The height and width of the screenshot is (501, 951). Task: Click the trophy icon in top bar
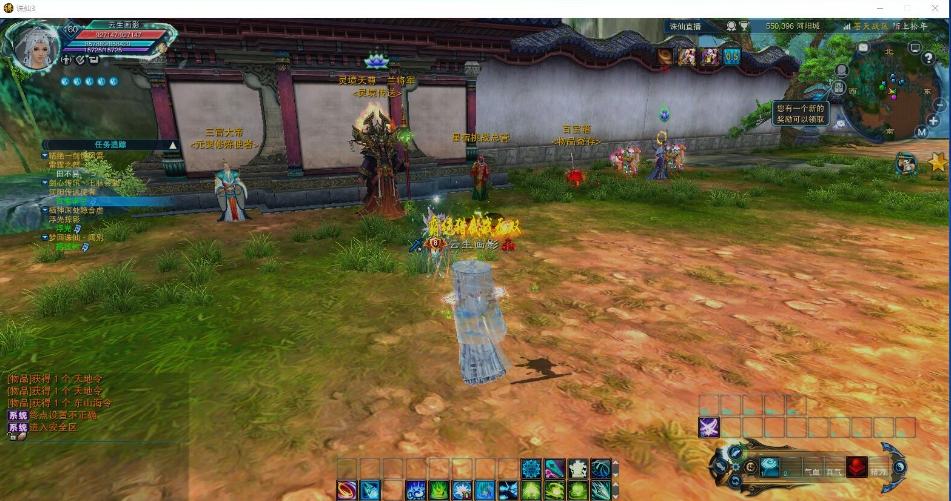(743, 26)
